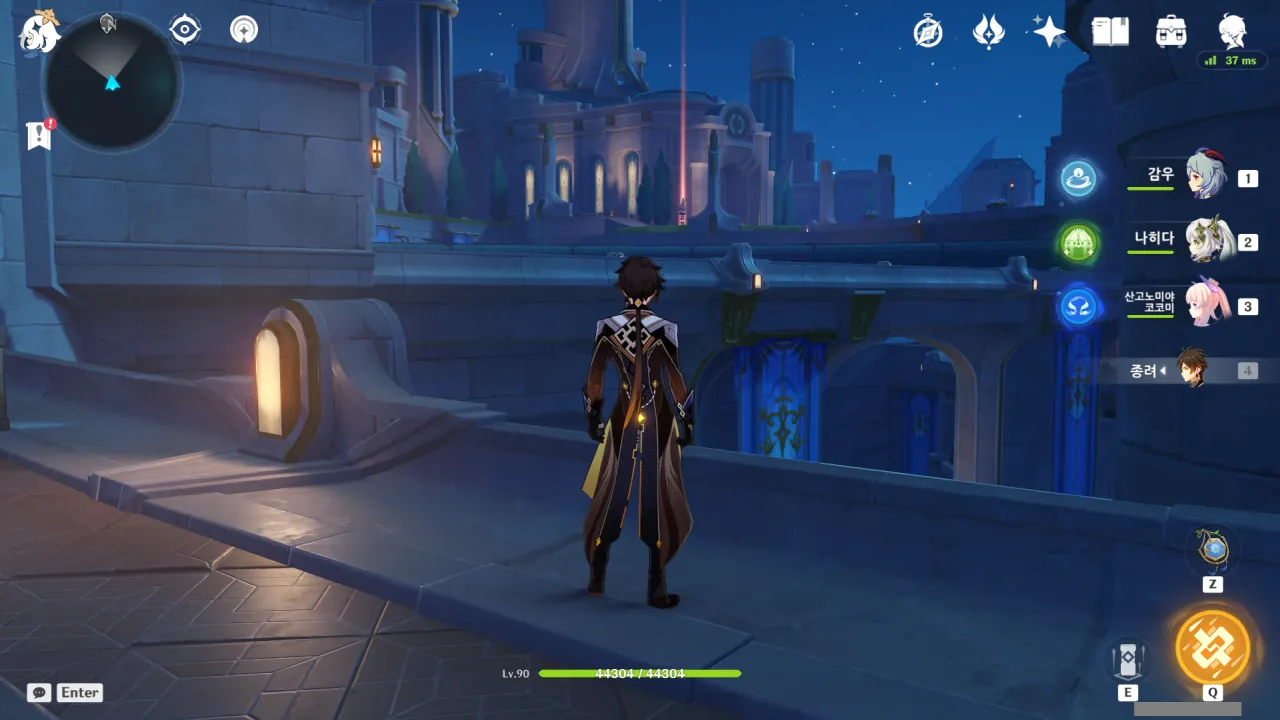Open the compass events icon
The image size is (1280, 720).
tap(928, 32)
